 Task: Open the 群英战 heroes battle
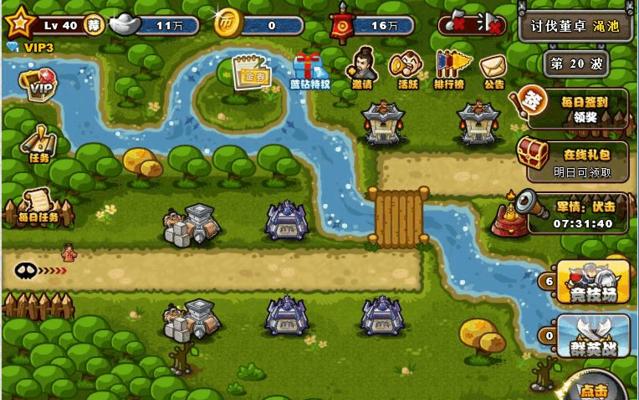pyautogui.click(x=592, y=336)
